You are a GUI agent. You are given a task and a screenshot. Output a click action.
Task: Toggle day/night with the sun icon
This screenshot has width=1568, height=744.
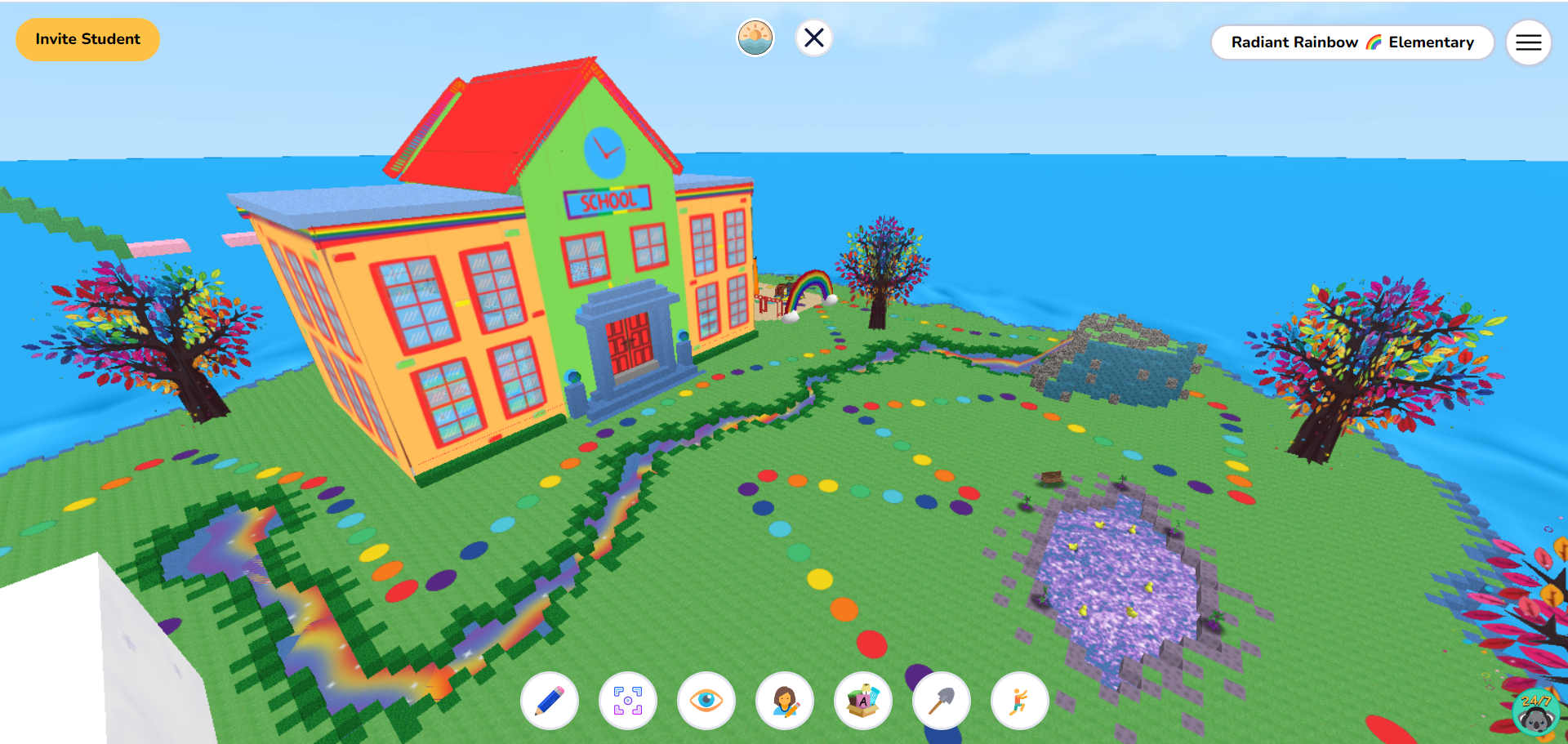[x=755, y=38]
